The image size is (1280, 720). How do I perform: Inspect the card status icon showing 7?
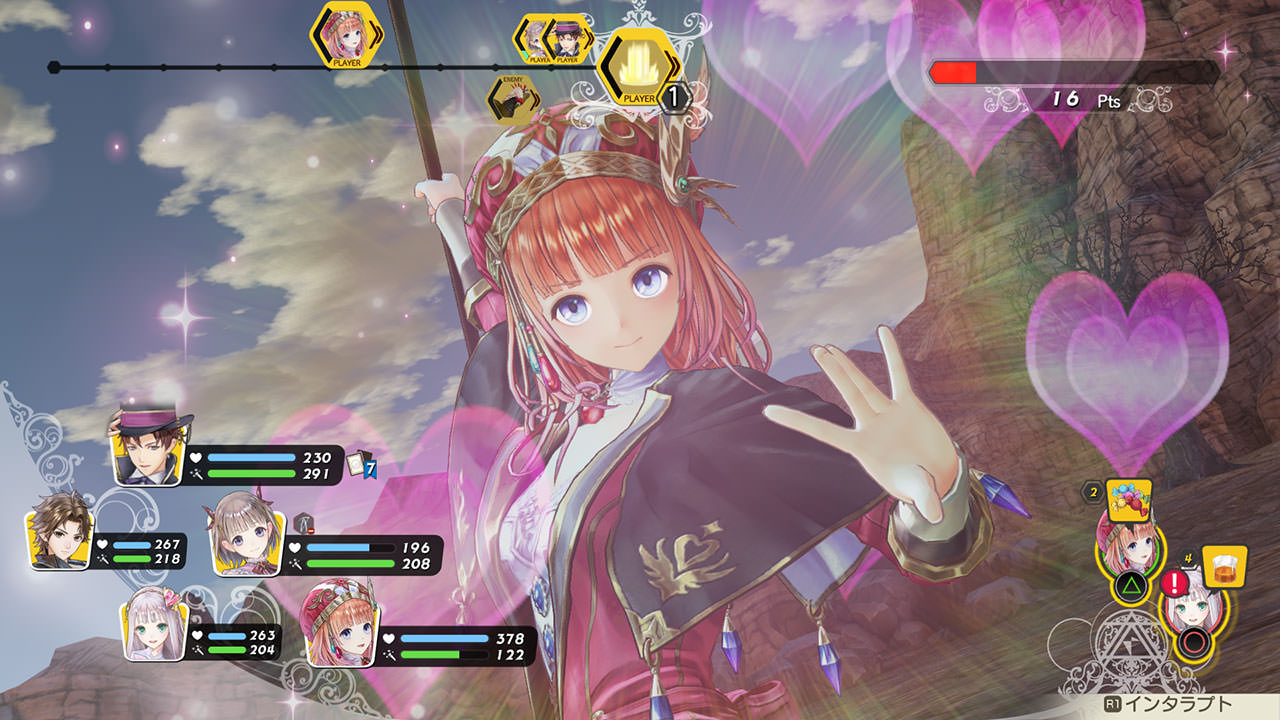click(360, 465)
